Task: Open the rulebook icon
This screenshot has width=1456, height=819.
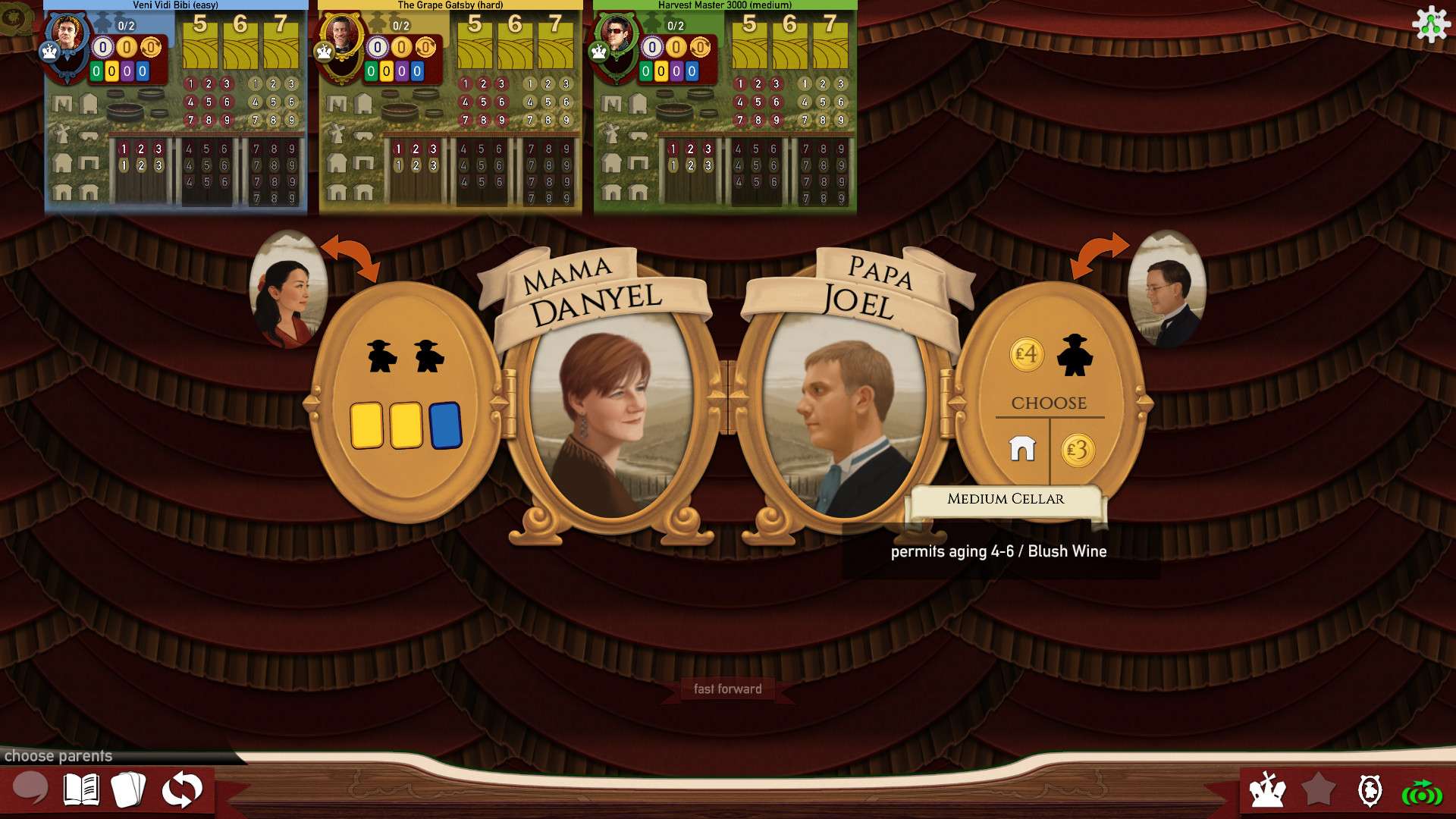Action: pos(81,789)
